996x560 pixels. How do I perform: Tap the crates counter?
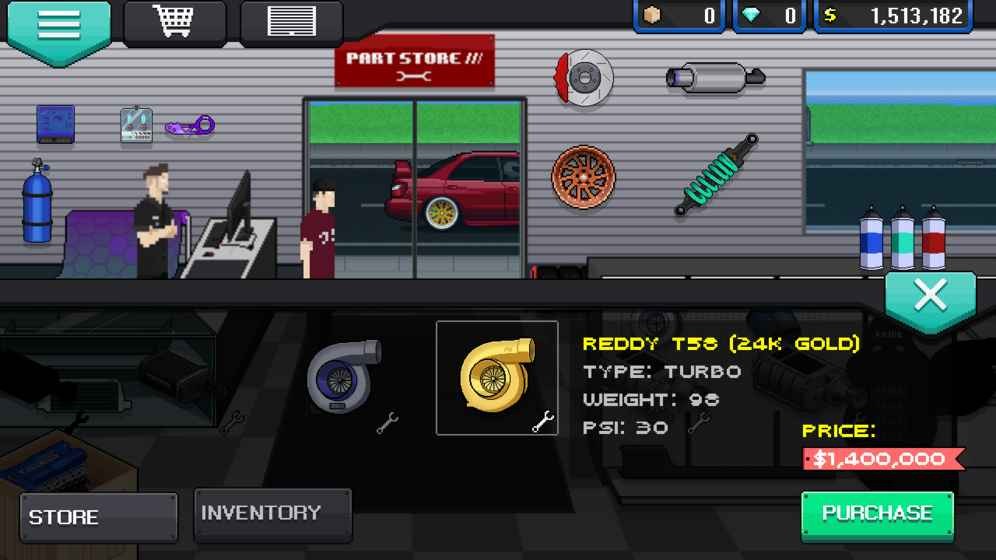[679, 16]
